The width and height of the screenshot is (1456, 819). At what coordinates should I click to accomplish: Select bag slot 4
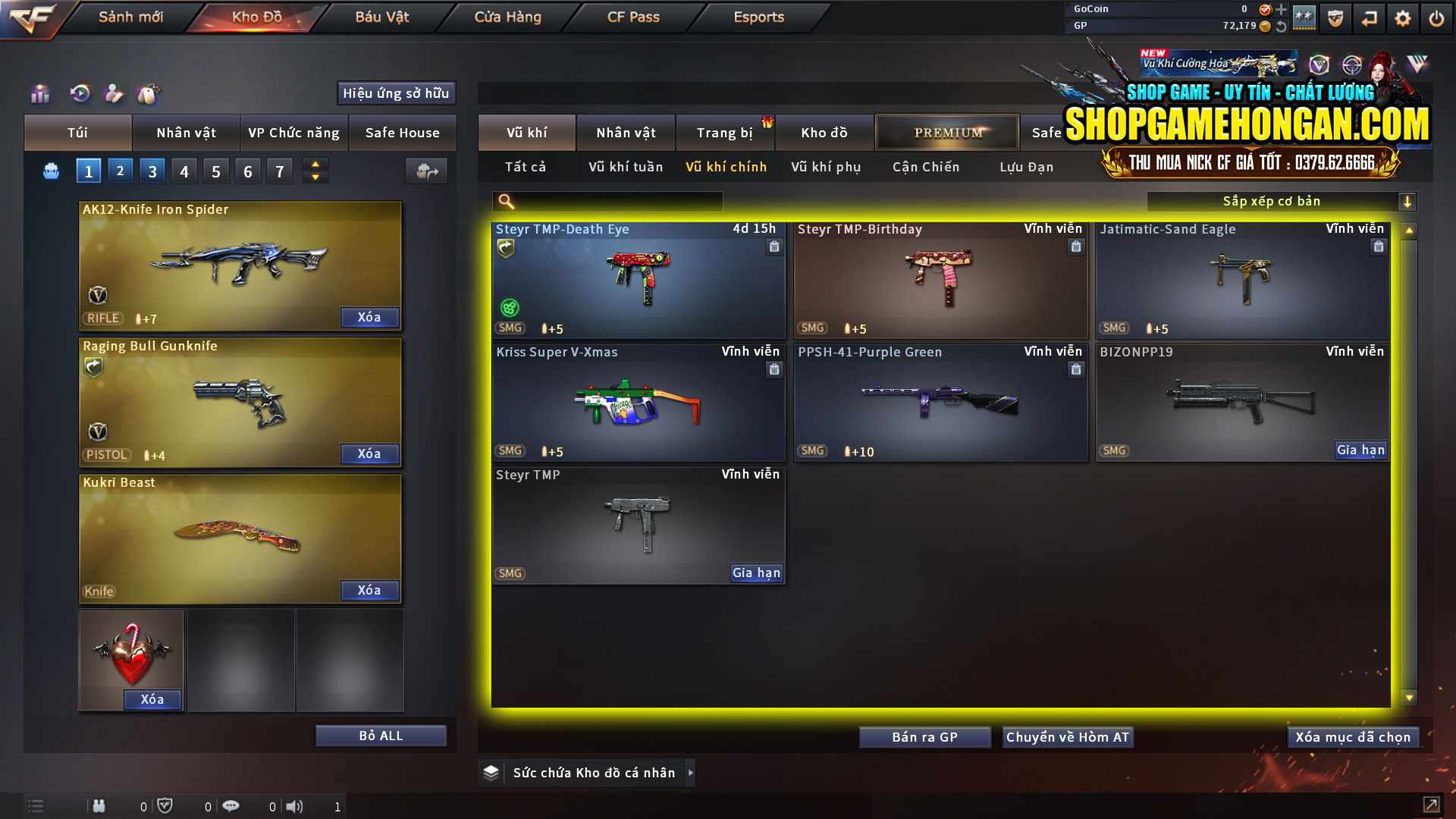pos(184,171)
